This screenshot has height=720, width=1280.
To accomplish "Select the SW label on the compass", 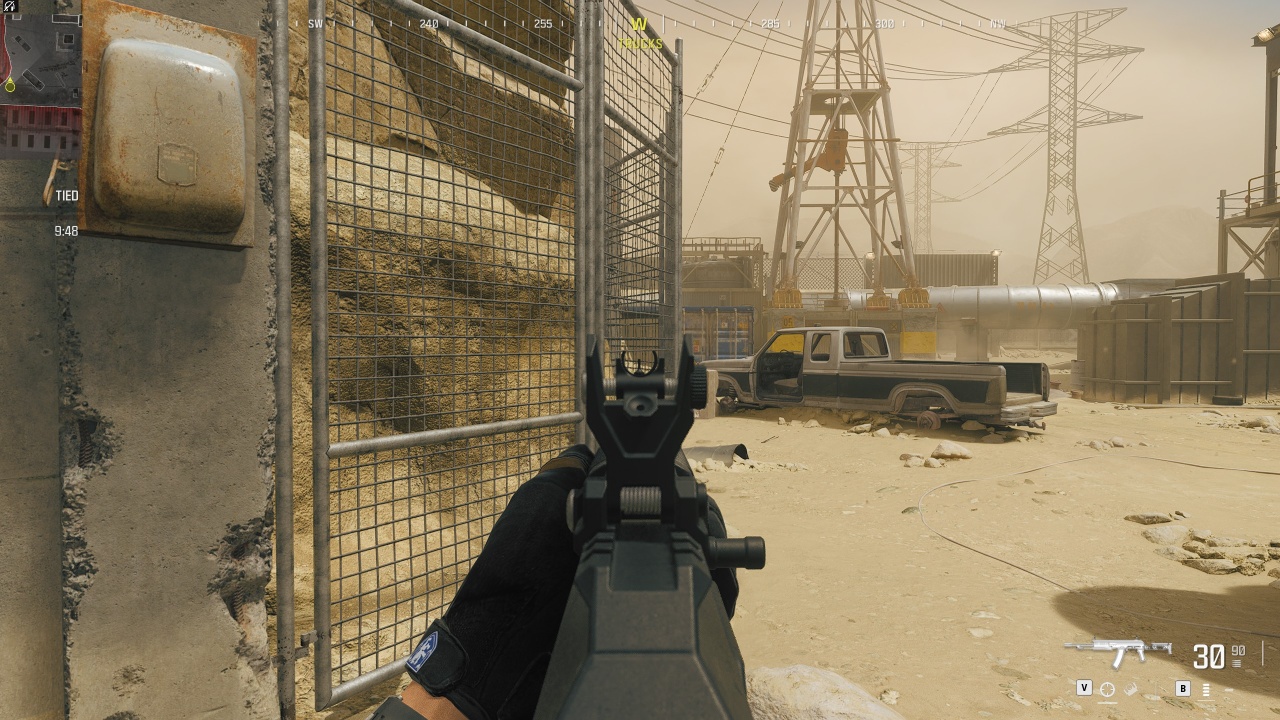I will pos(316,22).
